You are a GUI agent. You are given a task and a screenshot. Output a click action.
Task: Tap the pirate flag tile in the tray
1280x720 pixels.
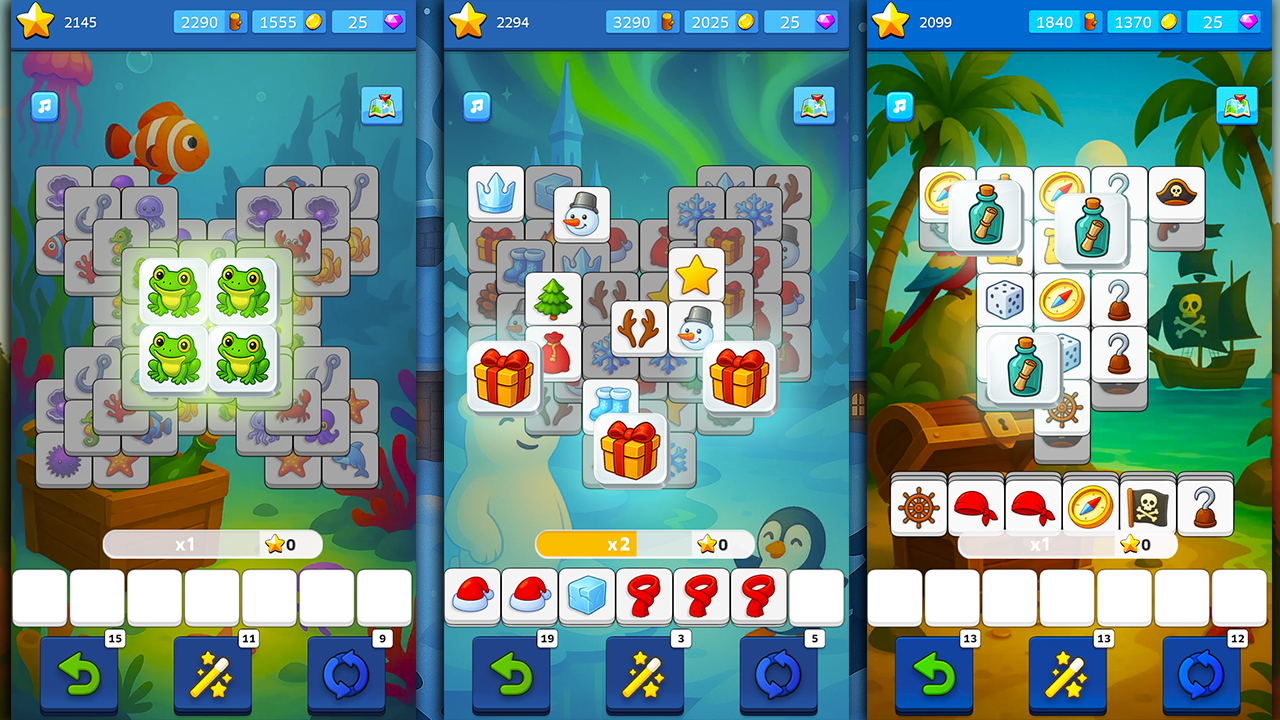pos(1147,506)
